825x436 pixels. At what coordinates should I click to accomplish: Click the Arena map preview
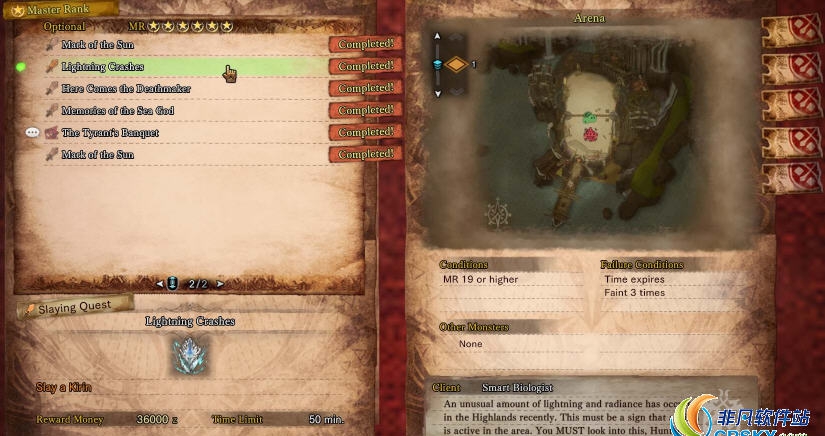[x=585, y=130]
